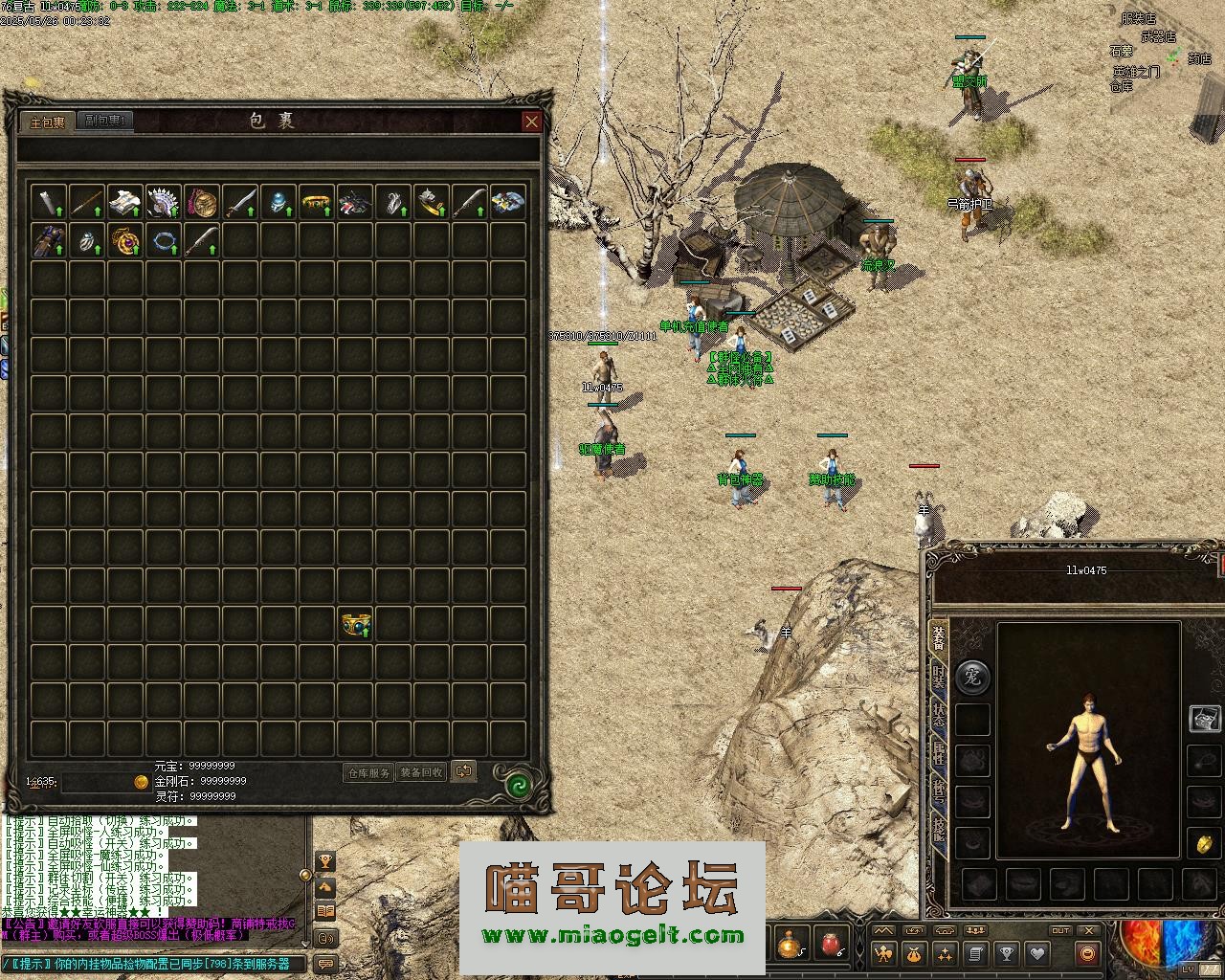The height and width of the screenshot is (980, 1225).
Task: Select the white spiked fan item
Action: 163,202
